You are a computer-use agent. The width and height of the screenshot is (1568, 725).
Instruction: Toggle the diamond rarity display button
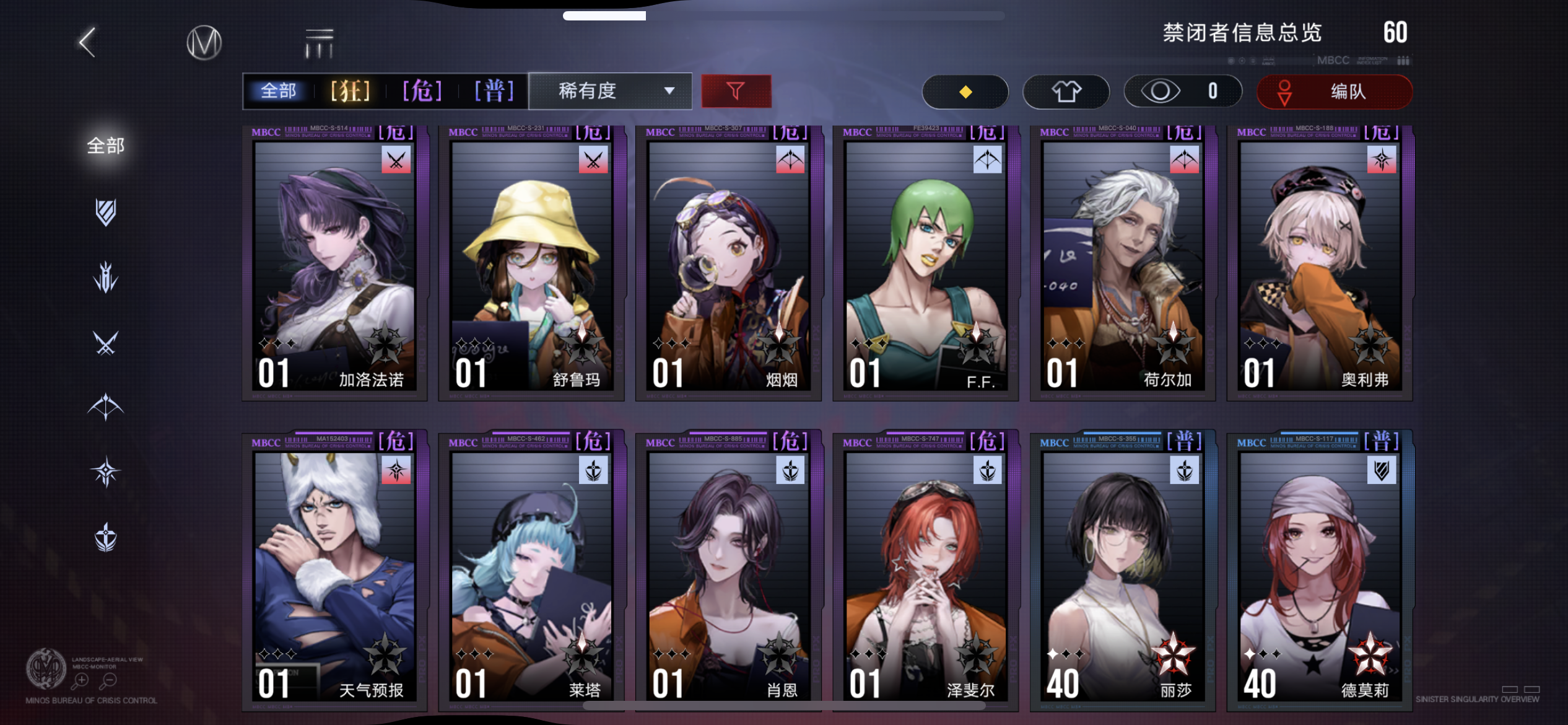pos(965,91)
